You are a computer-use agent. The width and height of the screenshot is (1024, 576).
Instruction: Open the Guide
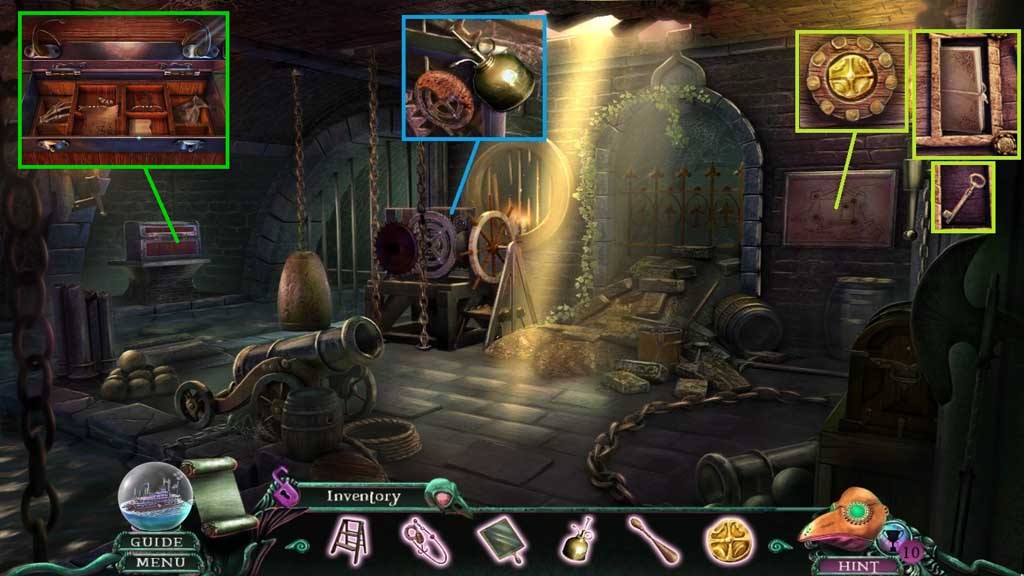pos(157,542)
